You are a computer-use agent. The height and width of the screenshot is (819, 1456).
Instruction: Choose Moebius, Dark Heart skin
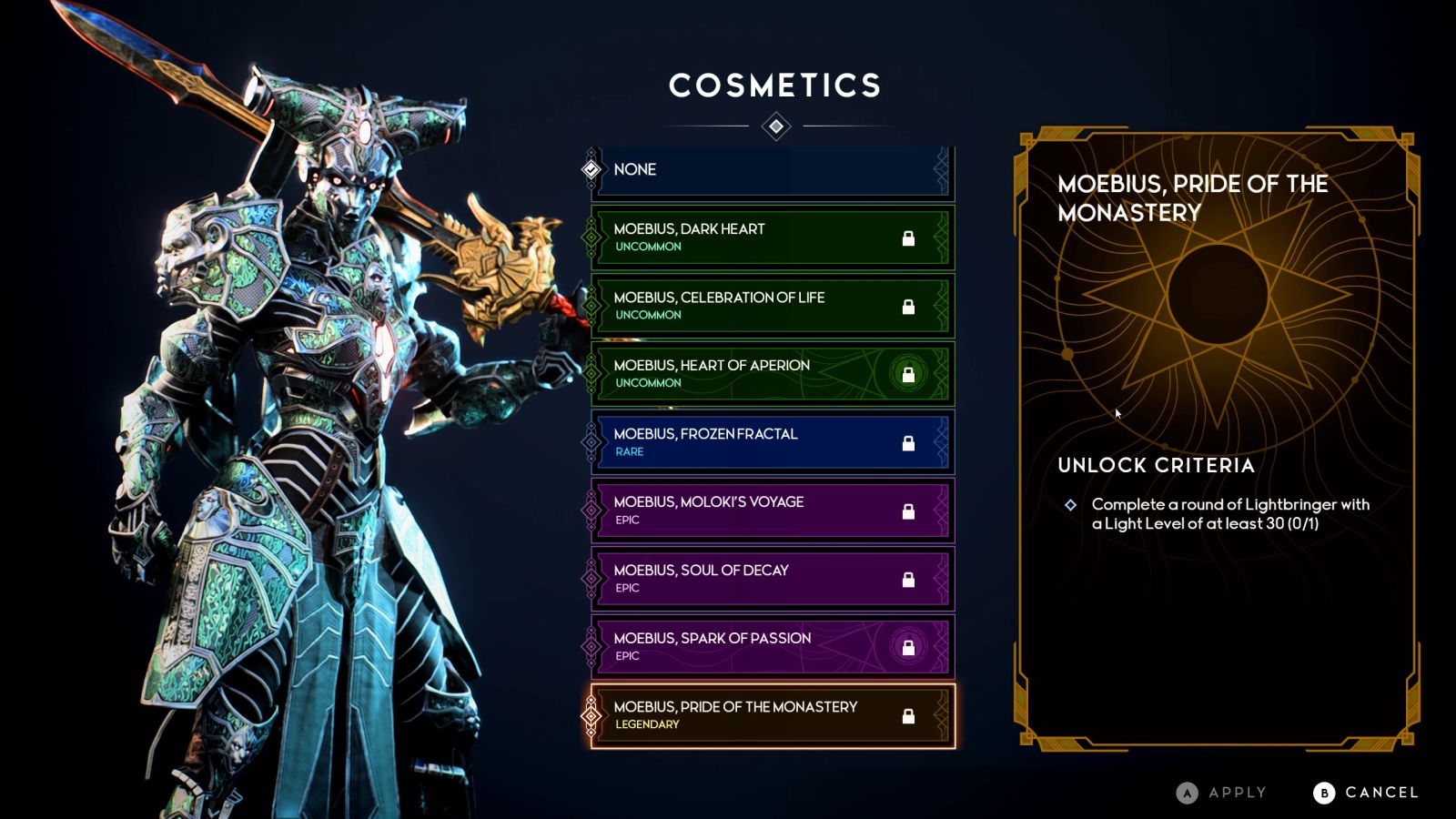point(772,238)
